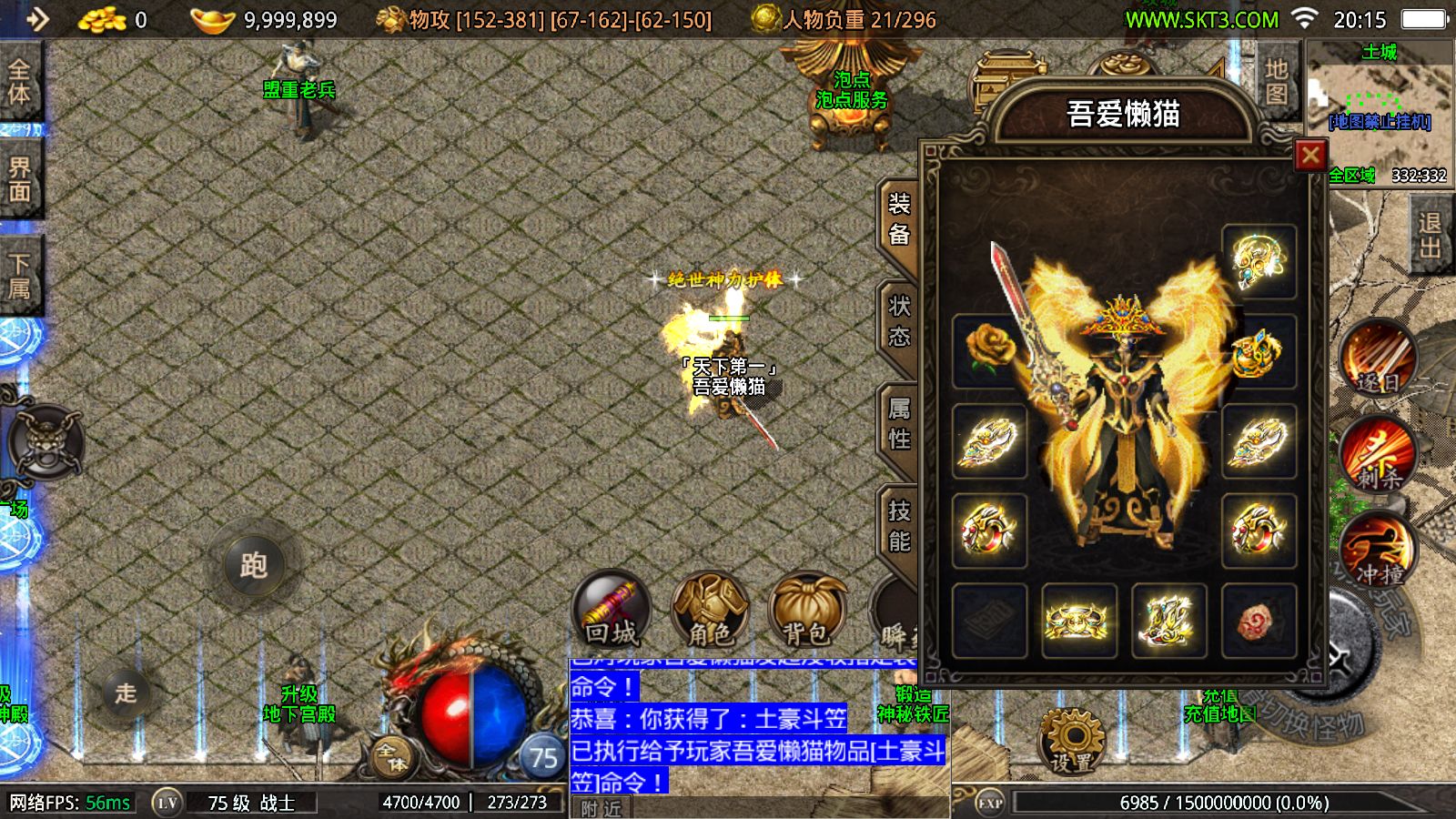1456x819 pixels.
Task: Click the 退出 exit button
Action: click(x=1430, y=235)
